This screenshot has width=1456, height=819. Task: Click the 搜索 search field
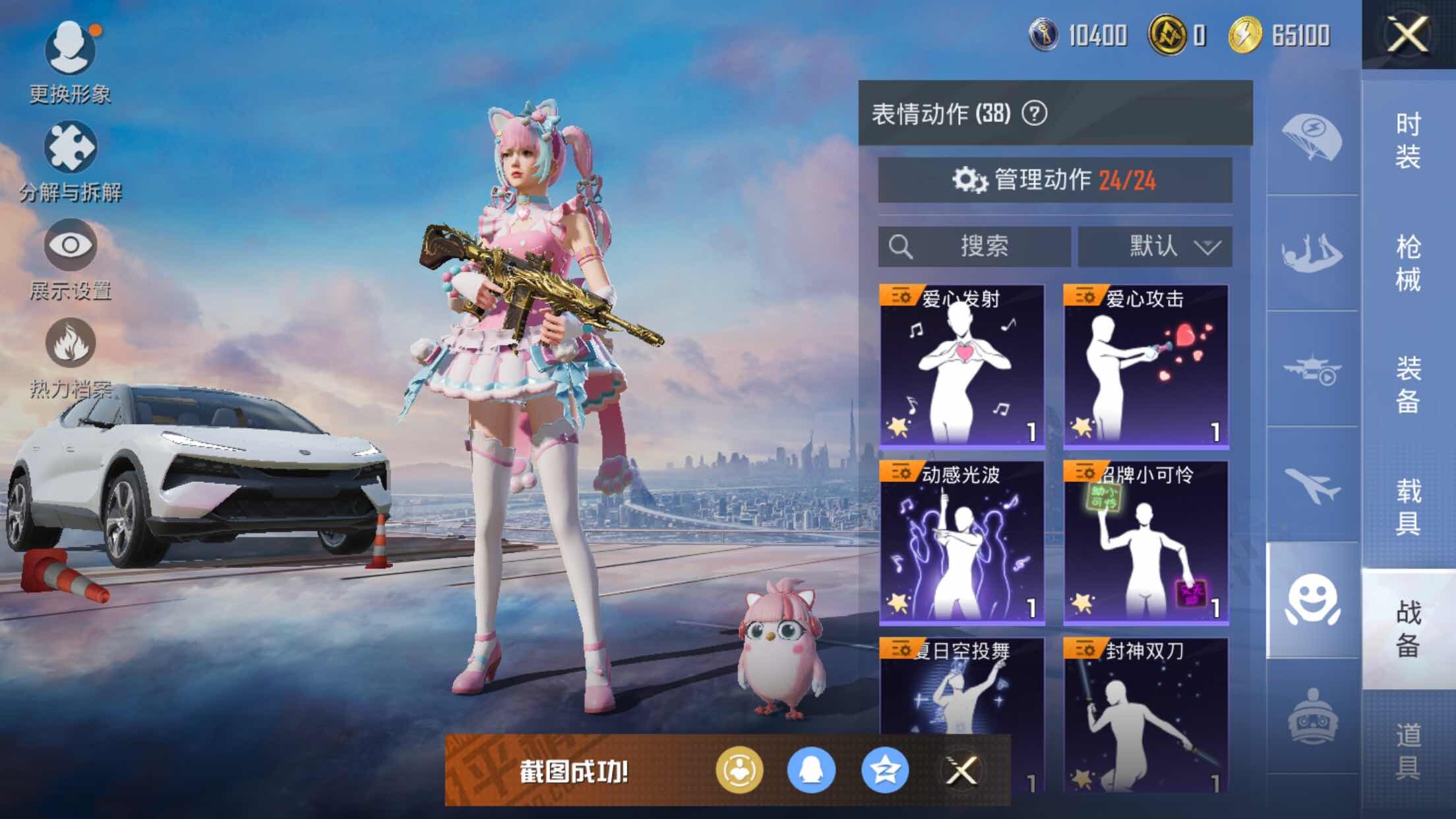tap(974, 247)
